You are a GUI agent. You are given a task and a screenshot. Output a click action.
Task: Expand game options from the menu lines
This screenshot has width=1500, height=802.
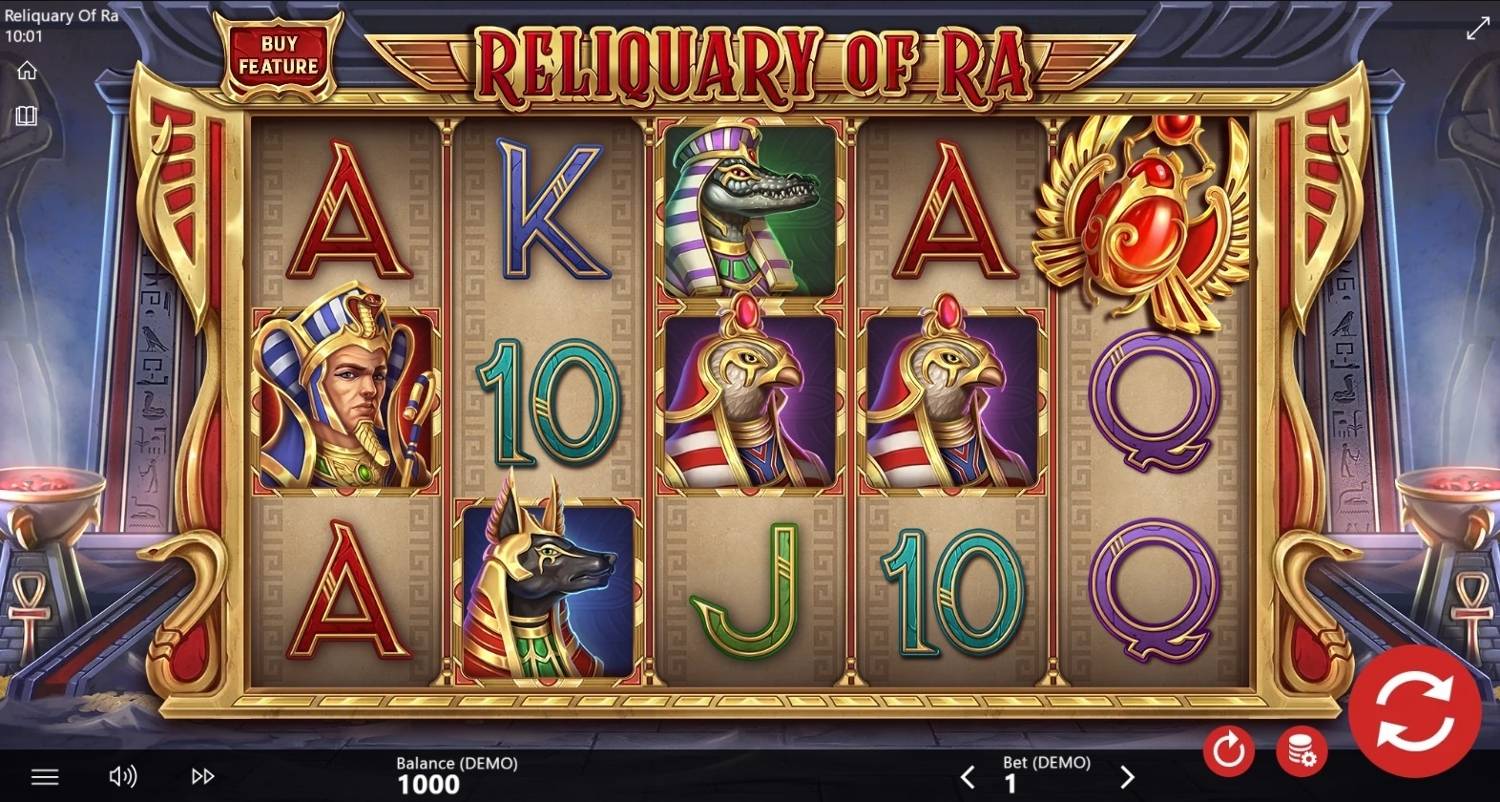pyautogui.click(x=43, y=775)
